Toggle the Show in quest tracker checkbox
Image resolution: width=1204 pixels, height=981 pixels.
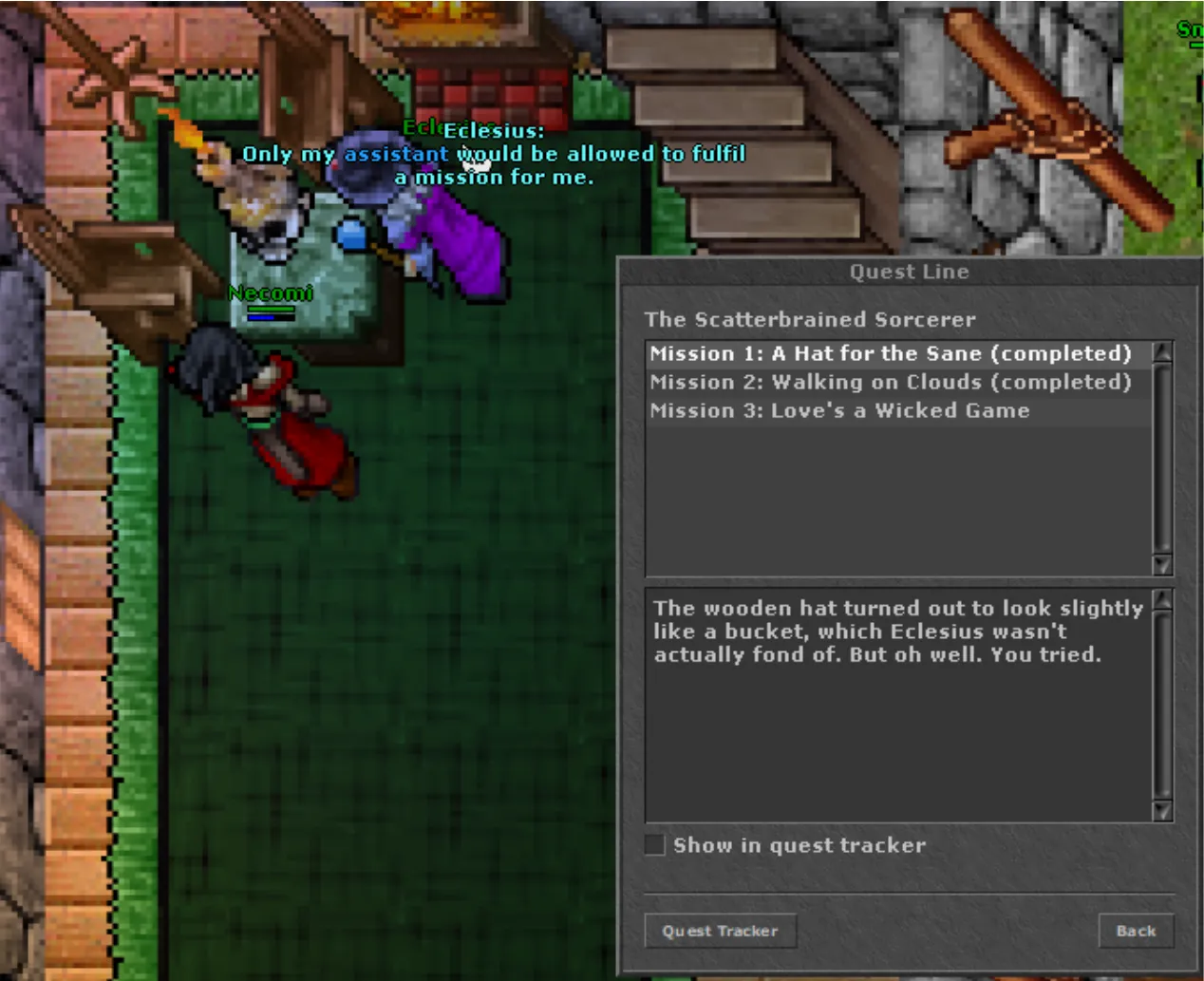point(655,845)
